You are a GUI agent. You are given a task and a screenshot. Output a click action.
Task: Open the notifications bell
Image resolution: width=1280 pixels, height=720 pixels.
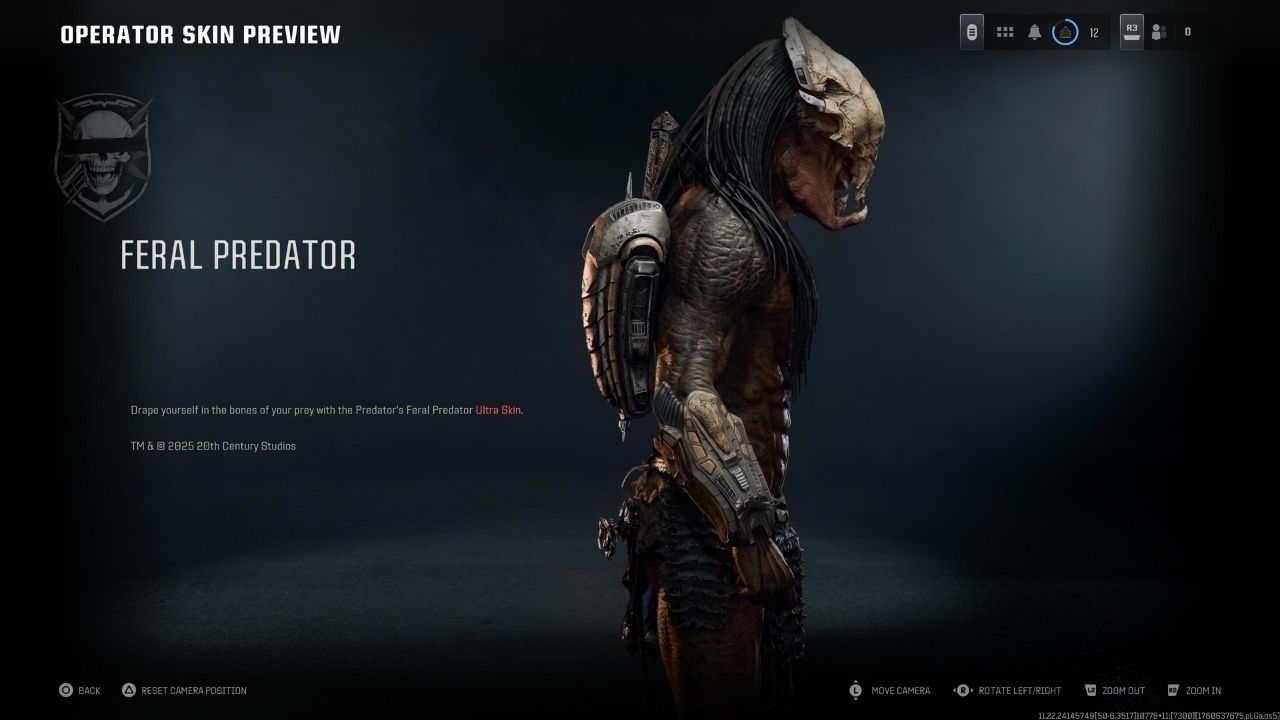[1035, 32]
